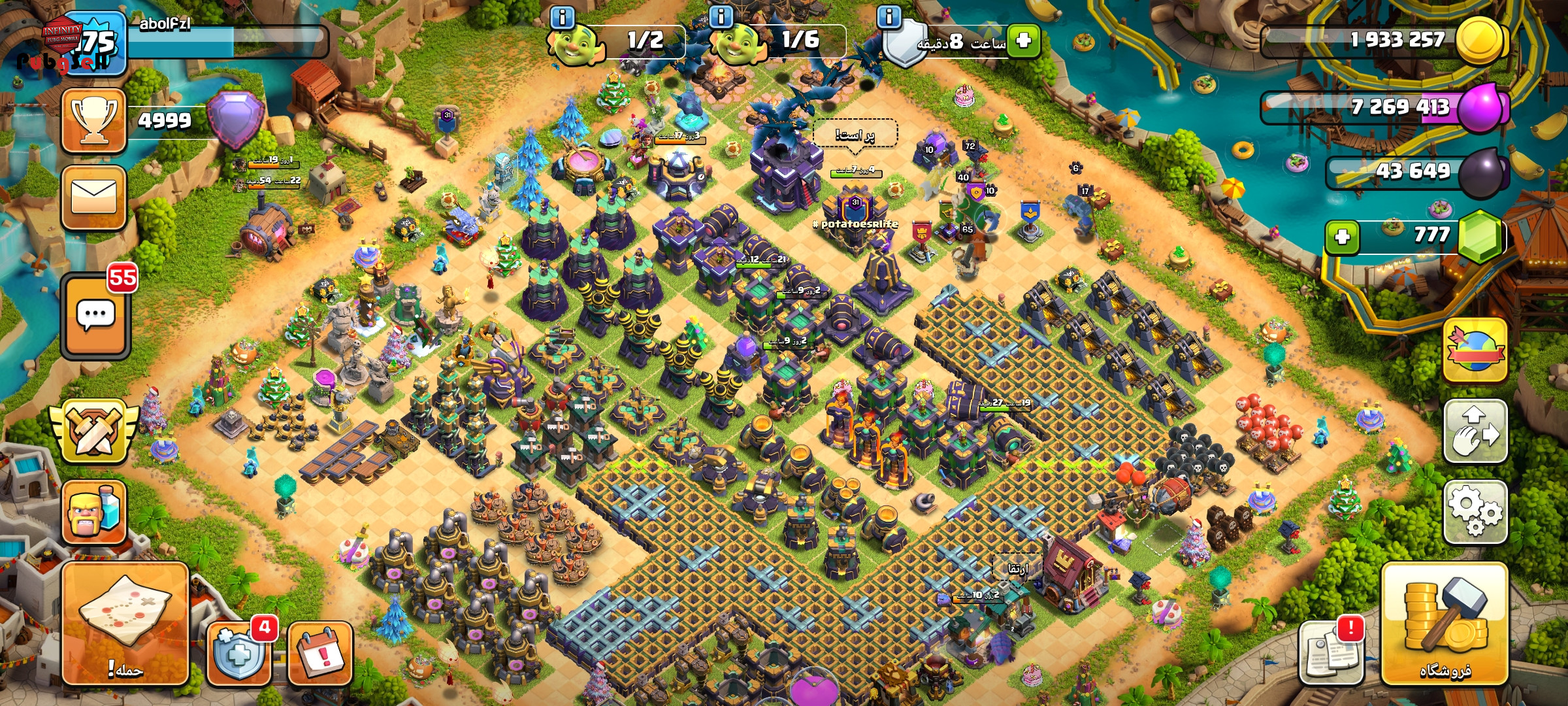The image size is (1568, 706).
Task: Open the calendar events button
Action: click(320, 653)
